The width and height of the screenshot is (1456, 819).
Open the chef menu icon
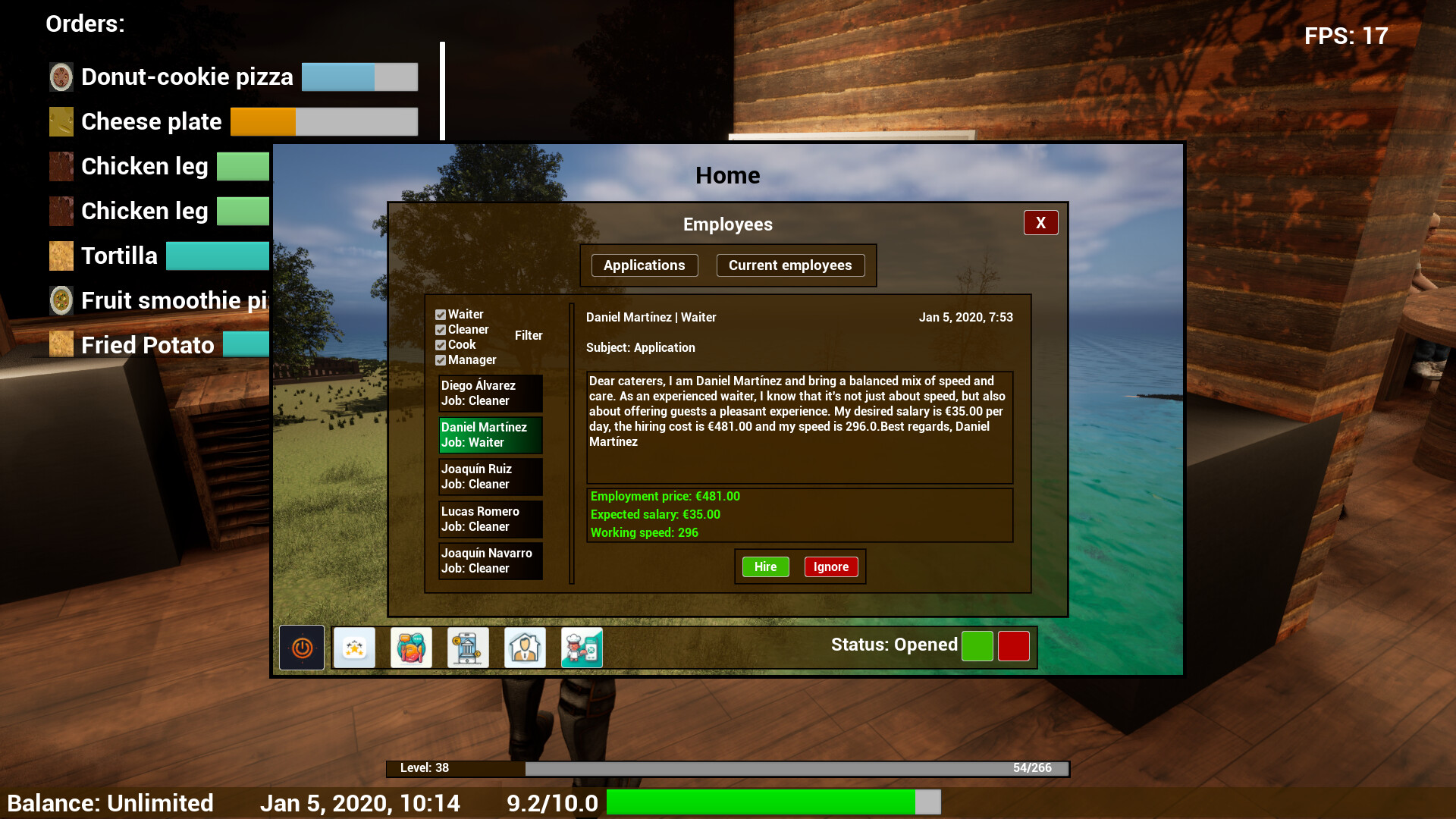point(582,647)
